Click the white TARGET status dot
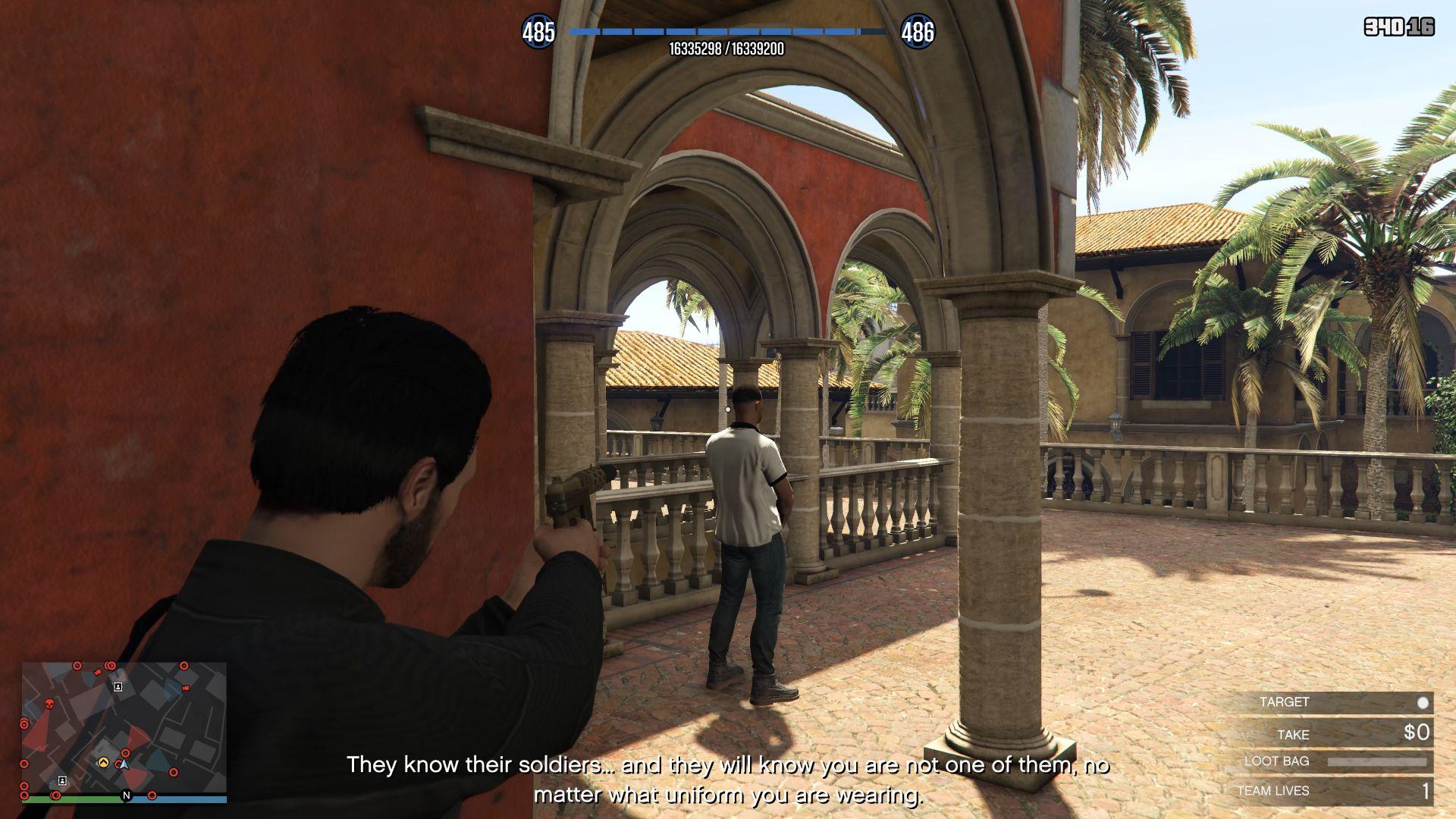The image size is (1456, 819). tap(1423, 701)
